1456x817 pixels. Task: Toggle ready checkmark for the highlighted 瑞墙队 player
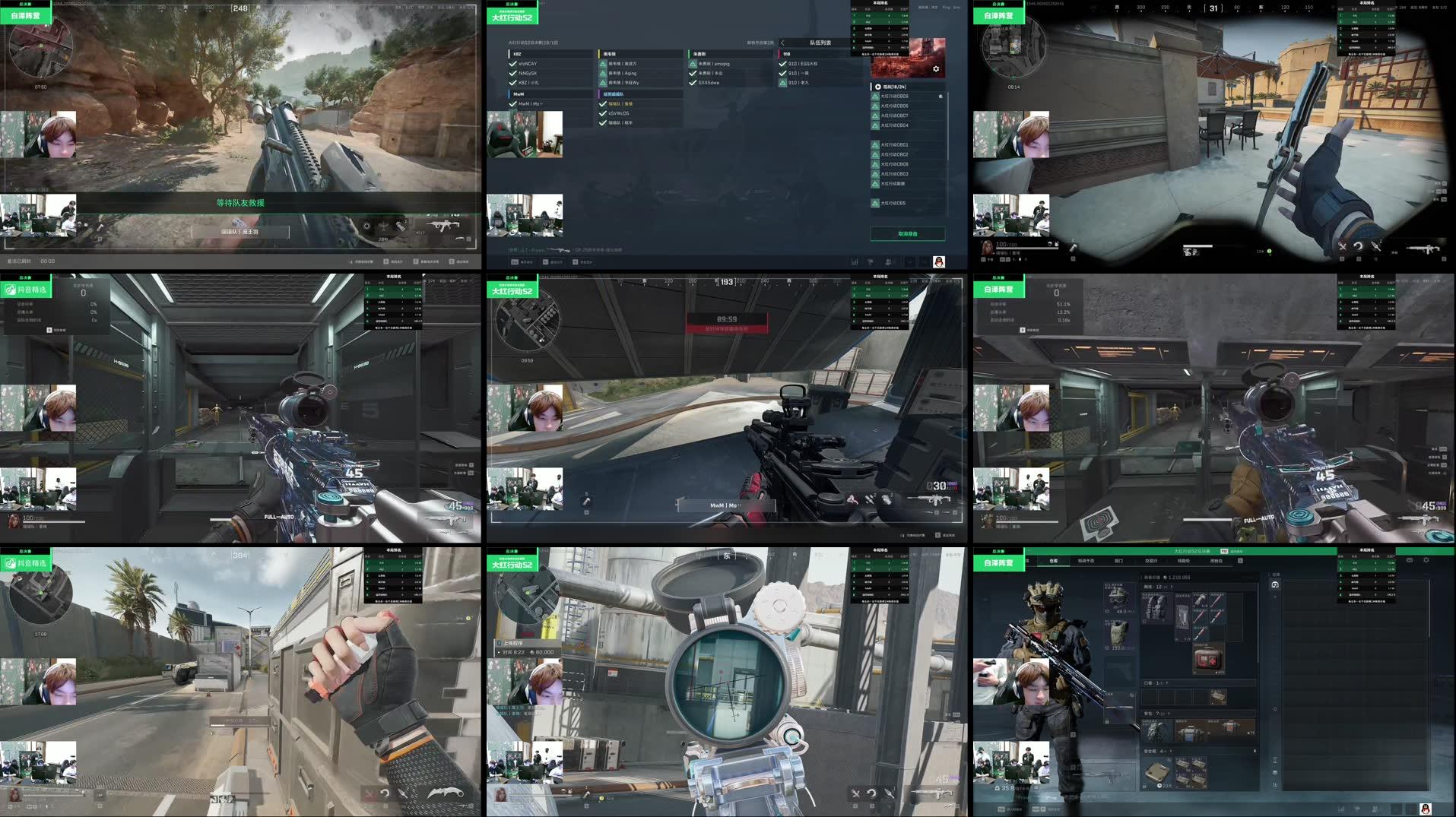[603, 102]
